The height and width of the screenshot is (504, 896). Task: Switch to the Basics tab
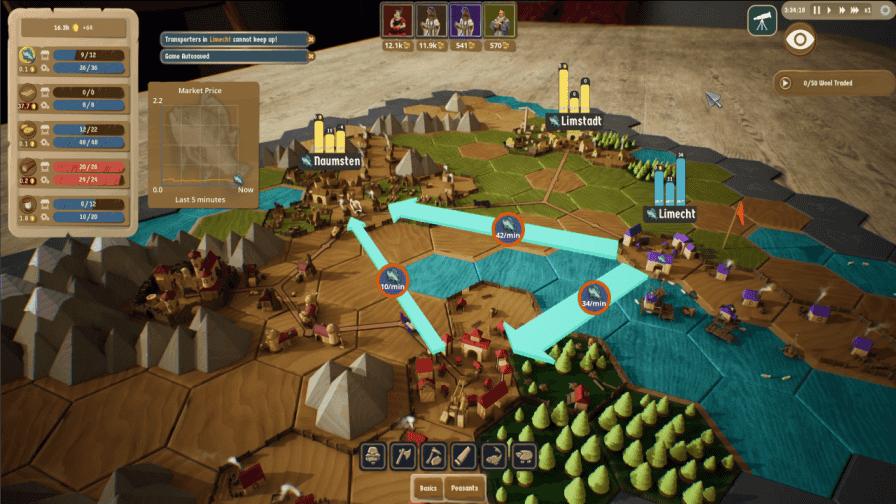pyautogui.click(x=430, y=488)
